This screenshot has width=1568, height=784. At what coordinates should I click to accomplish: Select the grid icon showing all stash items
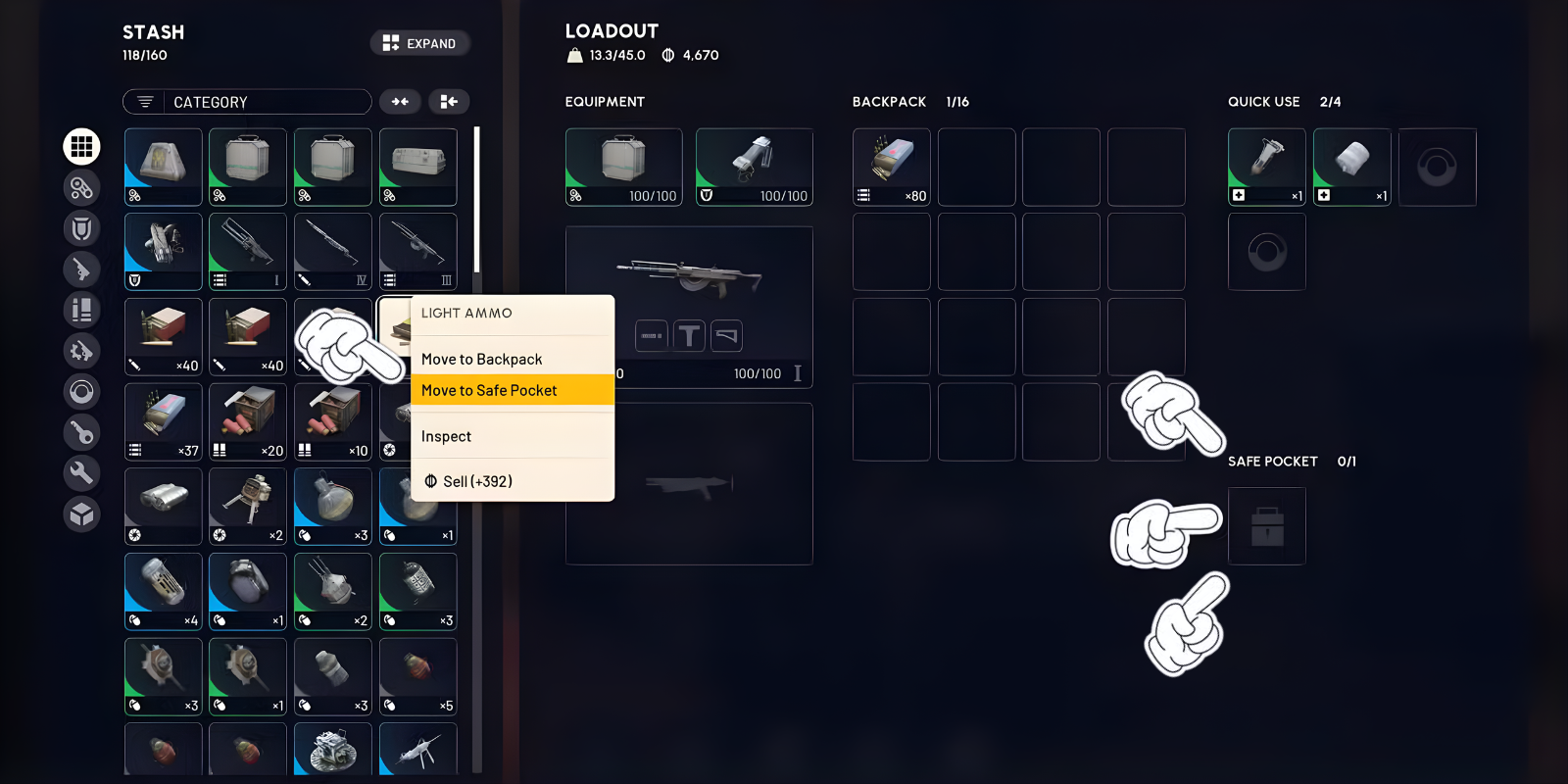point(82,147)
